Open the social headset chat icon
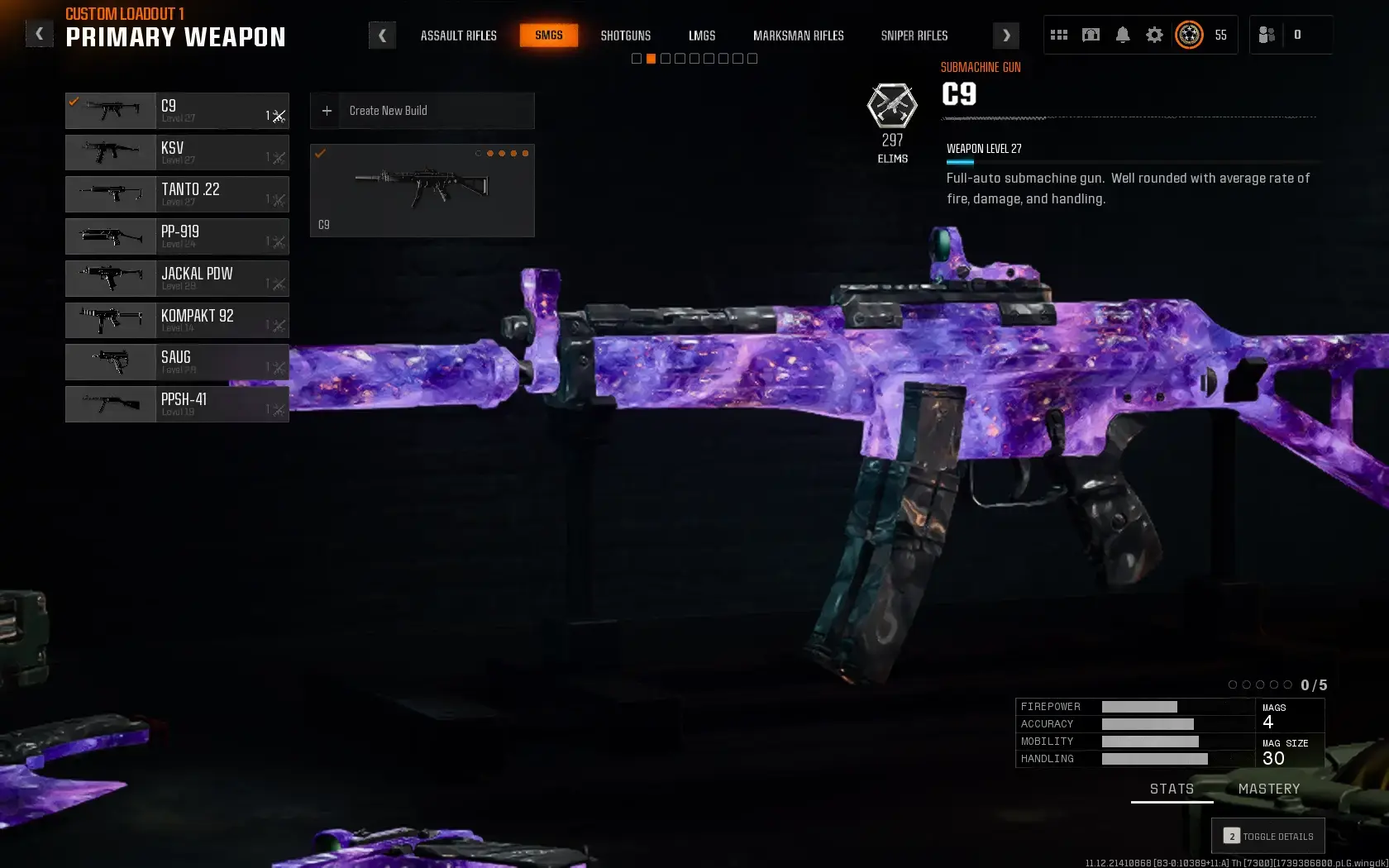The height and width of the screenshot is (868, 1389). (x=1091, y=35)
